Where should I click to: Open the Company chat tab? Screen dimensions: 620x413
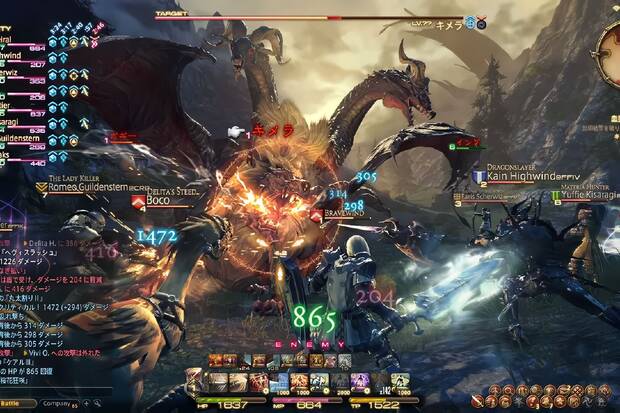(56, 404)
